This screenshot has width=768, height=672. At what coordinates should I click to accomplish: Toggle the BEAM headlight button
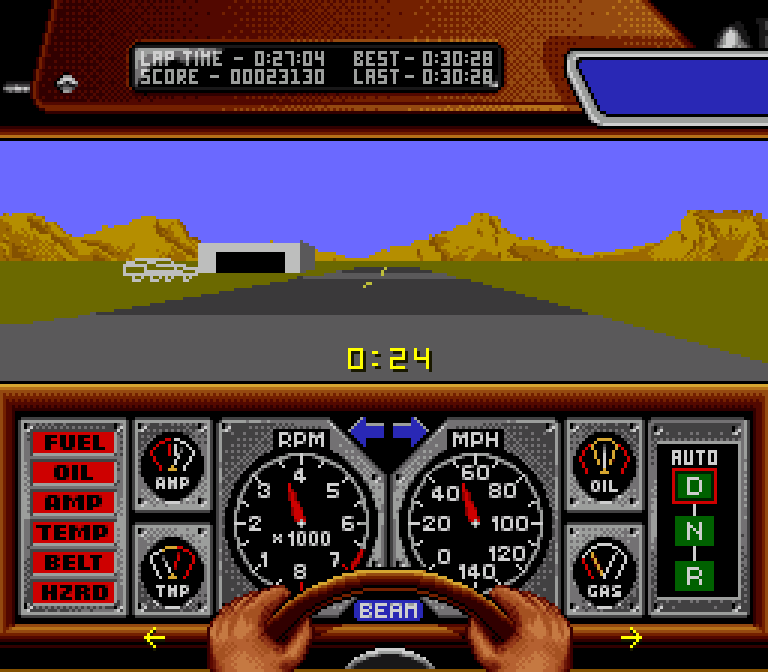pos(389,610)
